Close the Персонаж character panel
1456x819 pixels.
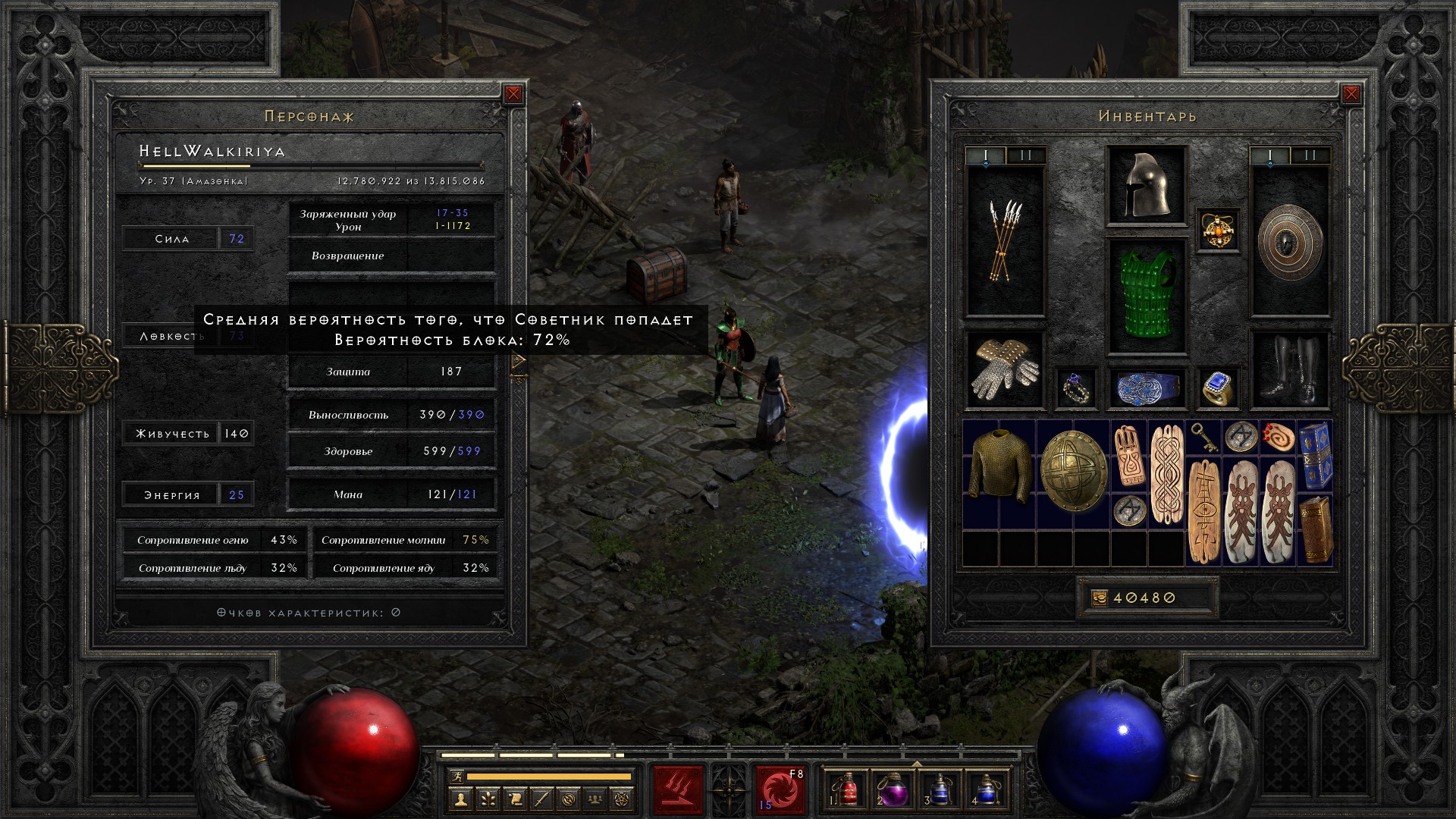pos(513,94)
